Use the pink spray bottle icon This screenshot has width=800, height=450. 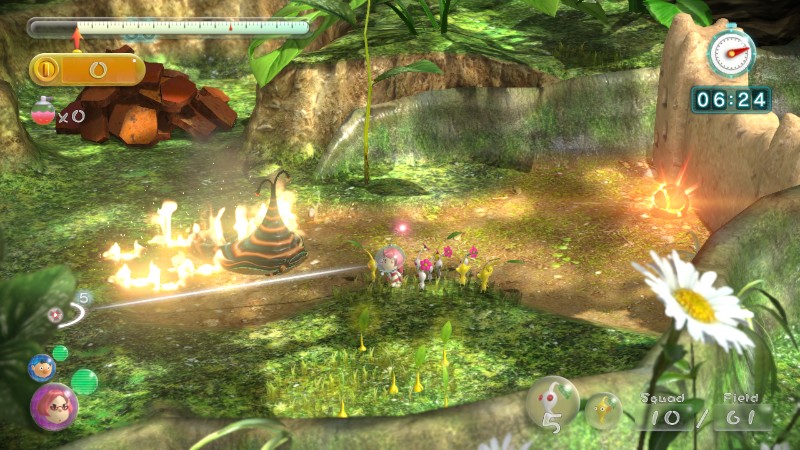pos(43,110)
